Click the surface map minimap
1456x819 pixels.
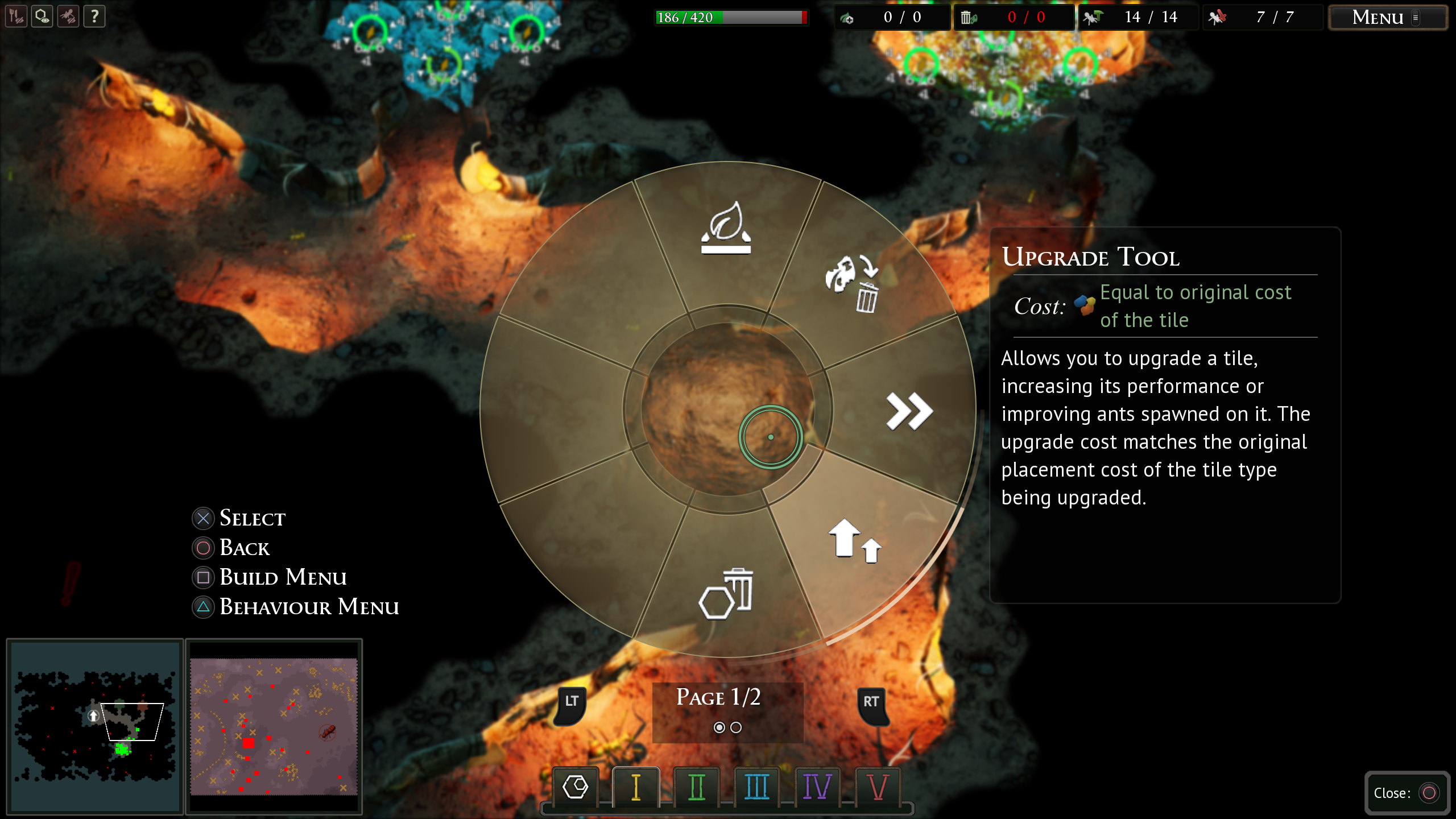click(274, 726)
